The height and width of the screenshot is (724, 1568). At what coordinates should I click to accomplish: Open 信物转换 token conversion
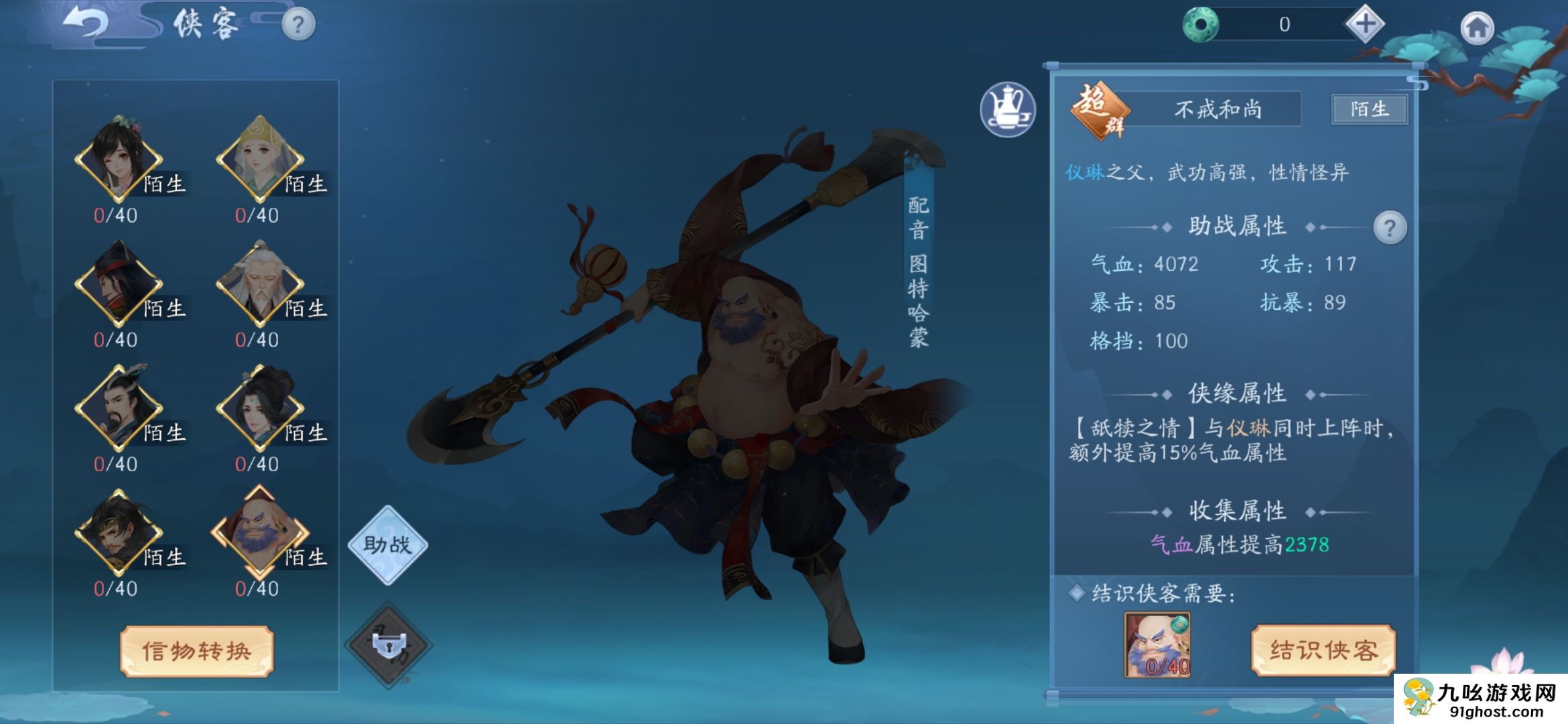(x=196, y=651)
